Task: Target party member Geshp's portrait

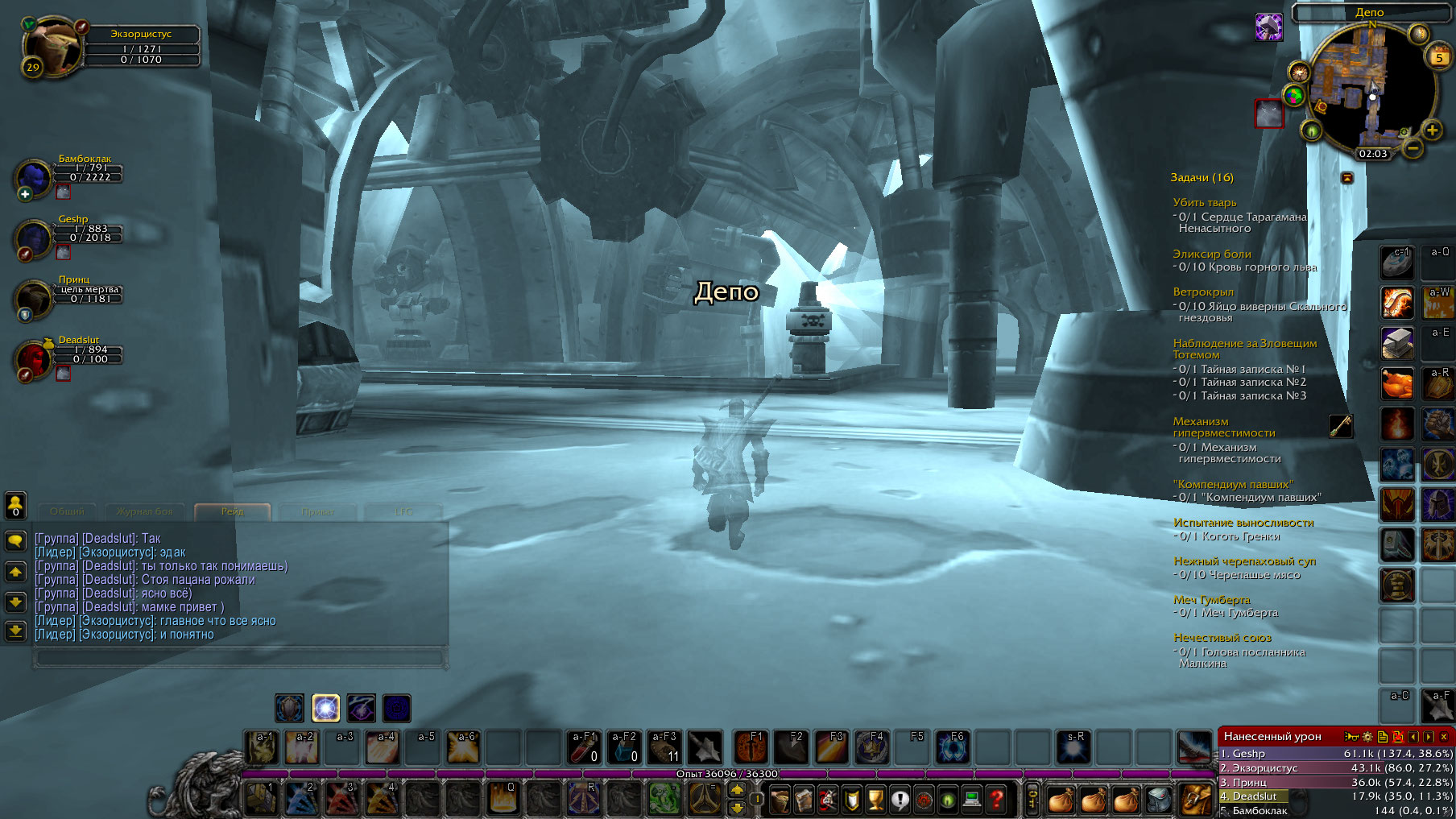Action: 34,238
